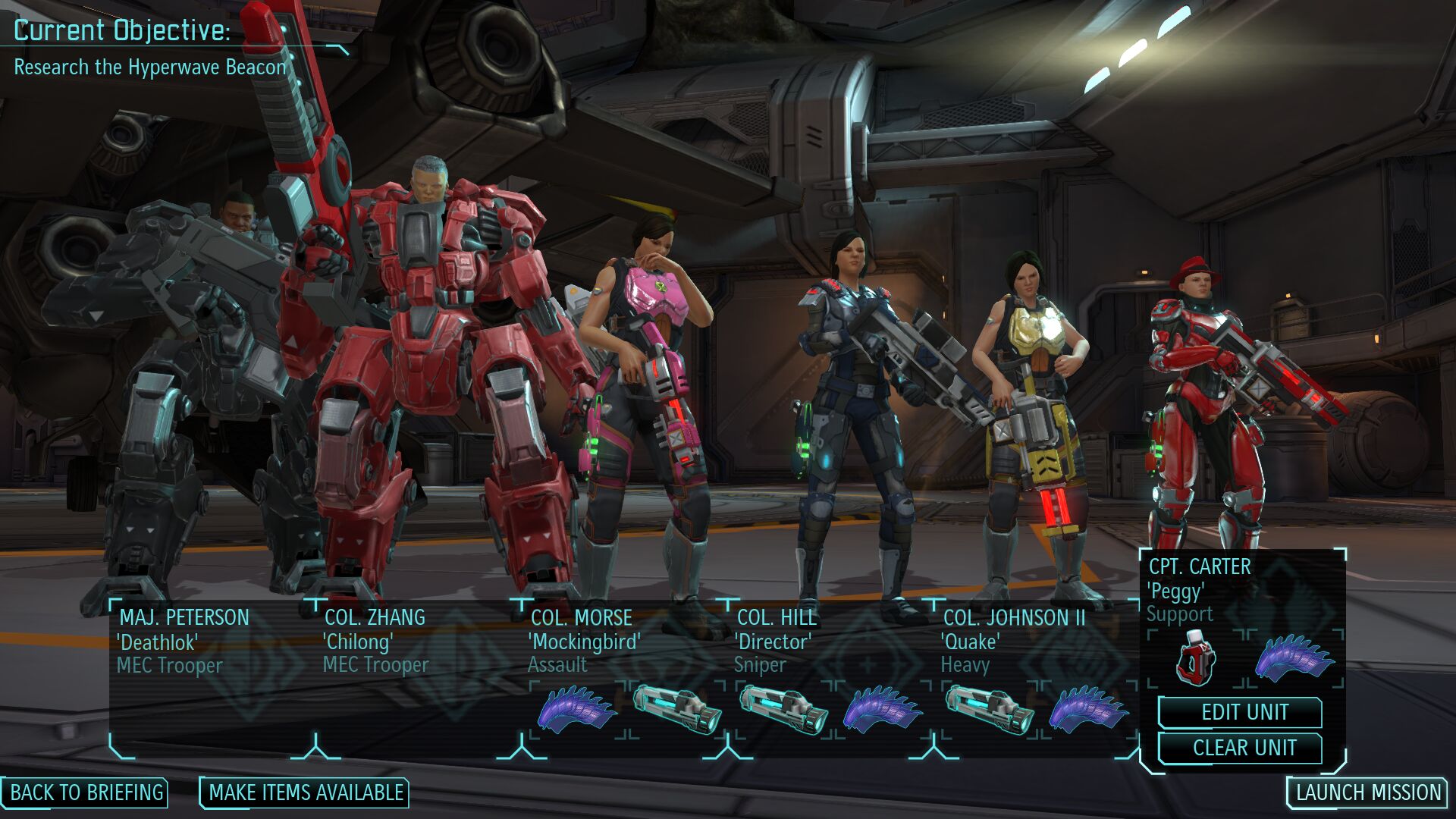Select Col. Zhang 'Chilong' squad slot
Image resolution: width=1456 pixels, height=819 pixels.
[375, 641]
